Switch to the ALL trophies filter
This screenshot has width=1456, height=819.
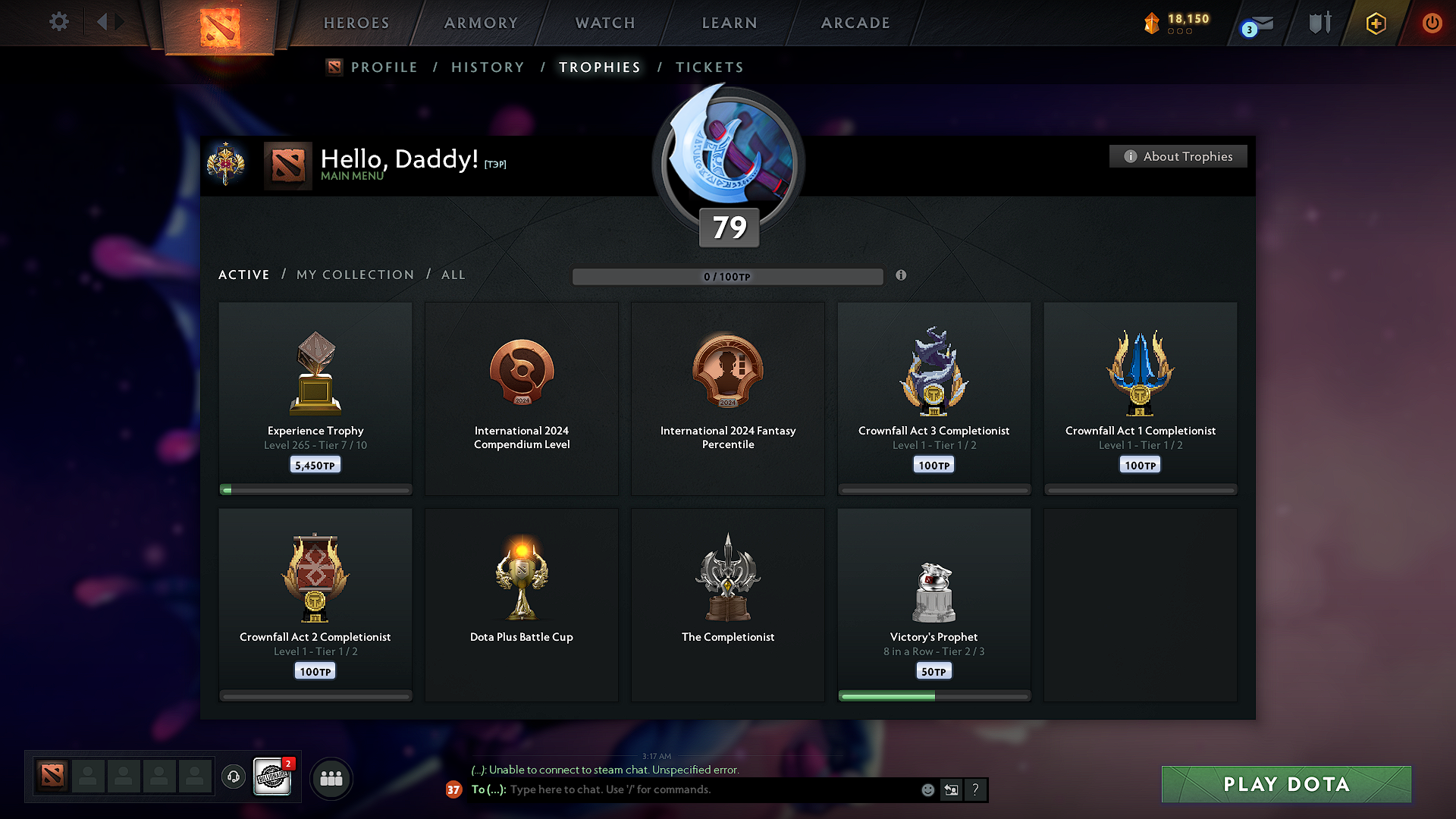(x=453, y=275)
